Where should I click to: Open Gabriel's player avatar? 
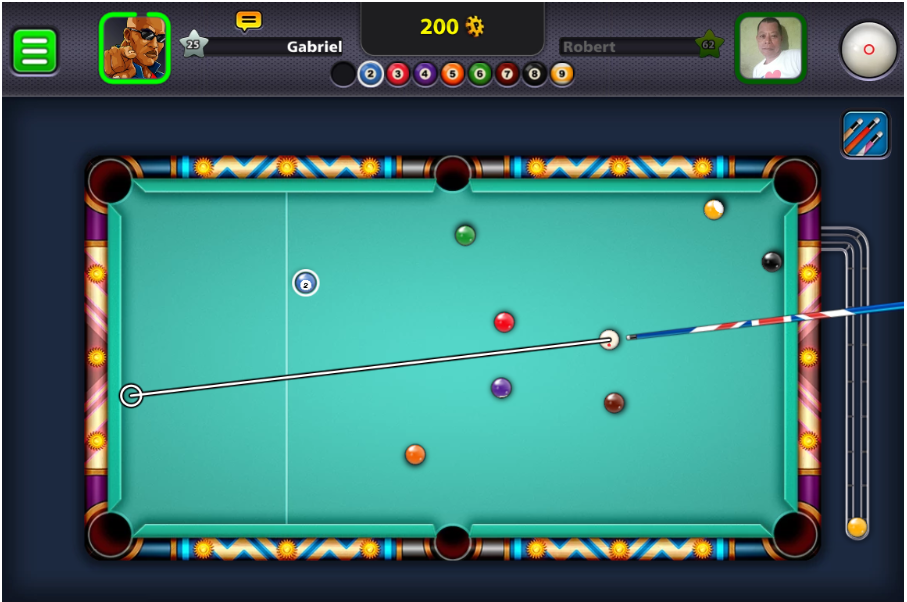[x=134, y=47]
